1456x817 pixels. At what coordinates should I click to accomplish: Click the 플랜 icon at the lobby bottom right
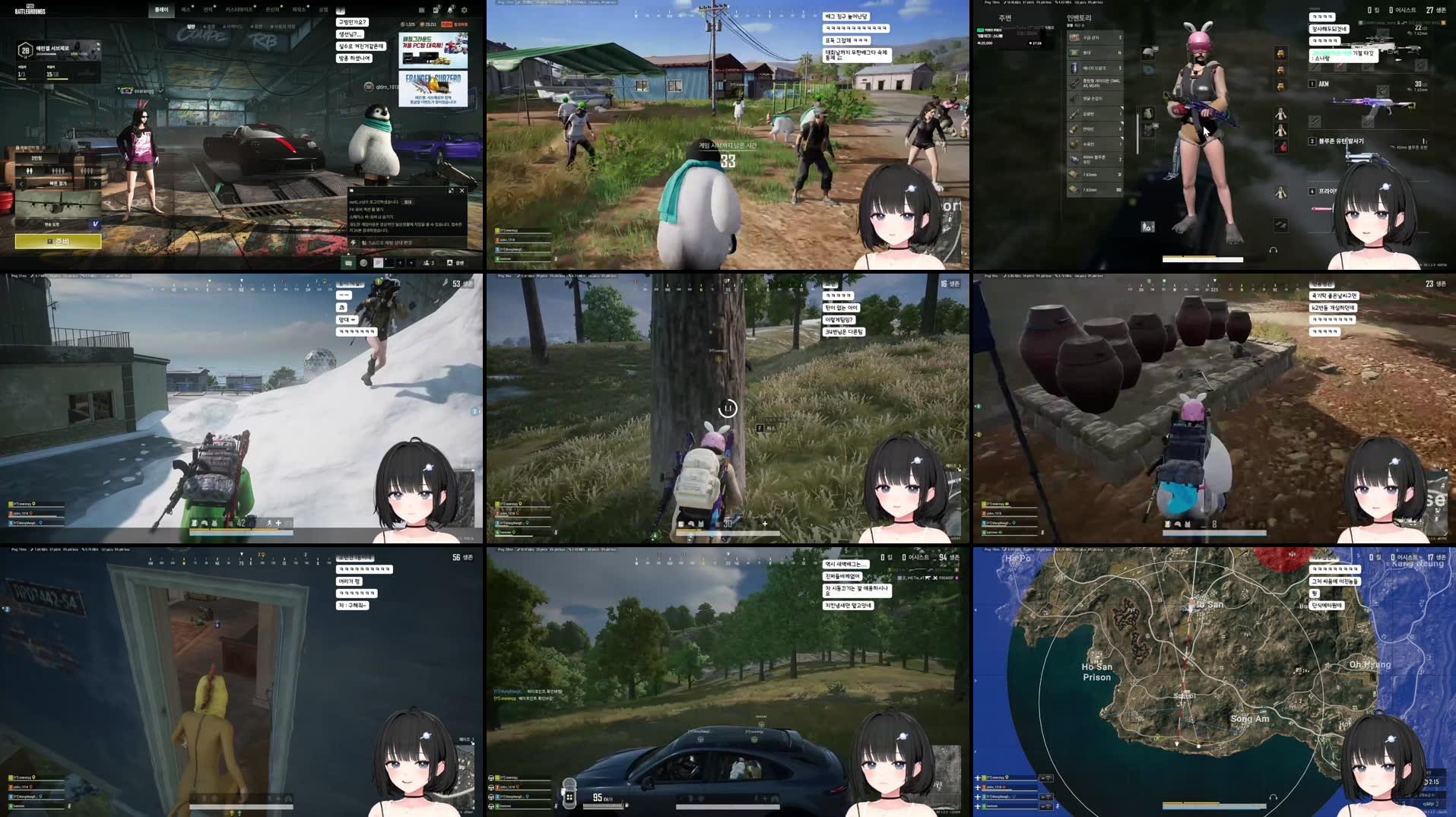coord(455,263)
